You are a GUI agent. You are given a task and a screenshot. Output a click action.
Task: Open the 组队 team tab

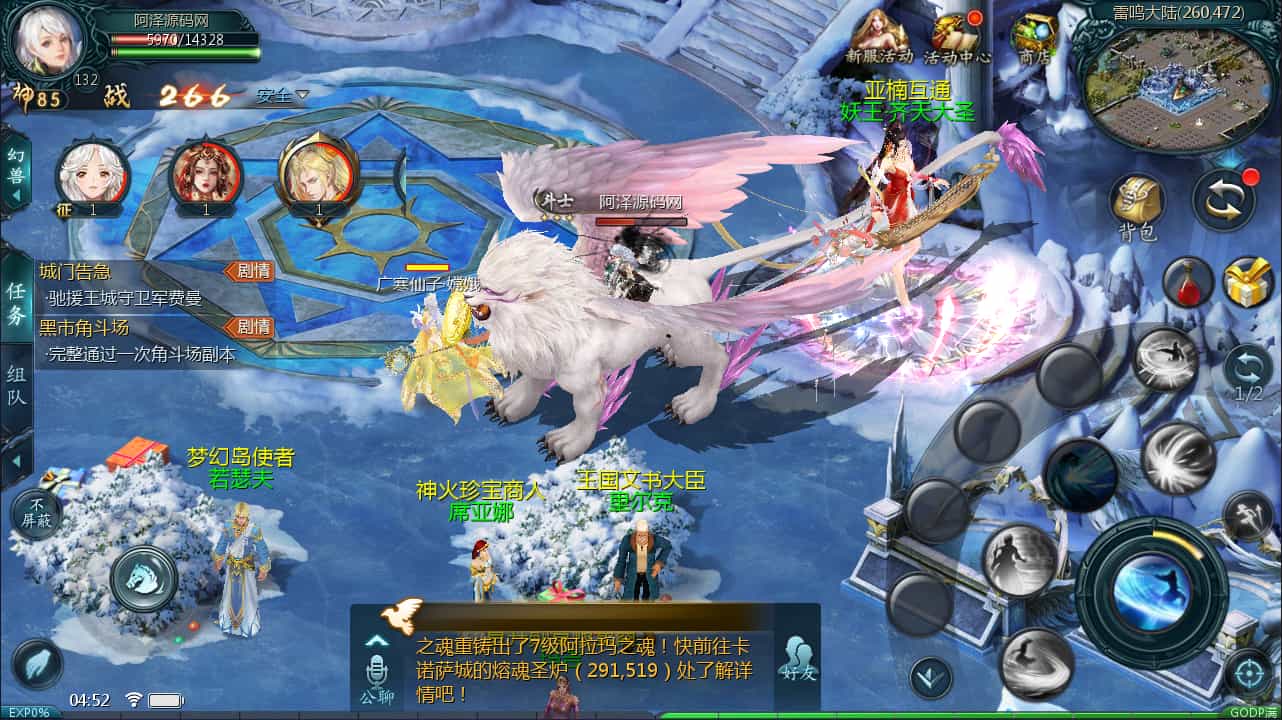(14, 385)
